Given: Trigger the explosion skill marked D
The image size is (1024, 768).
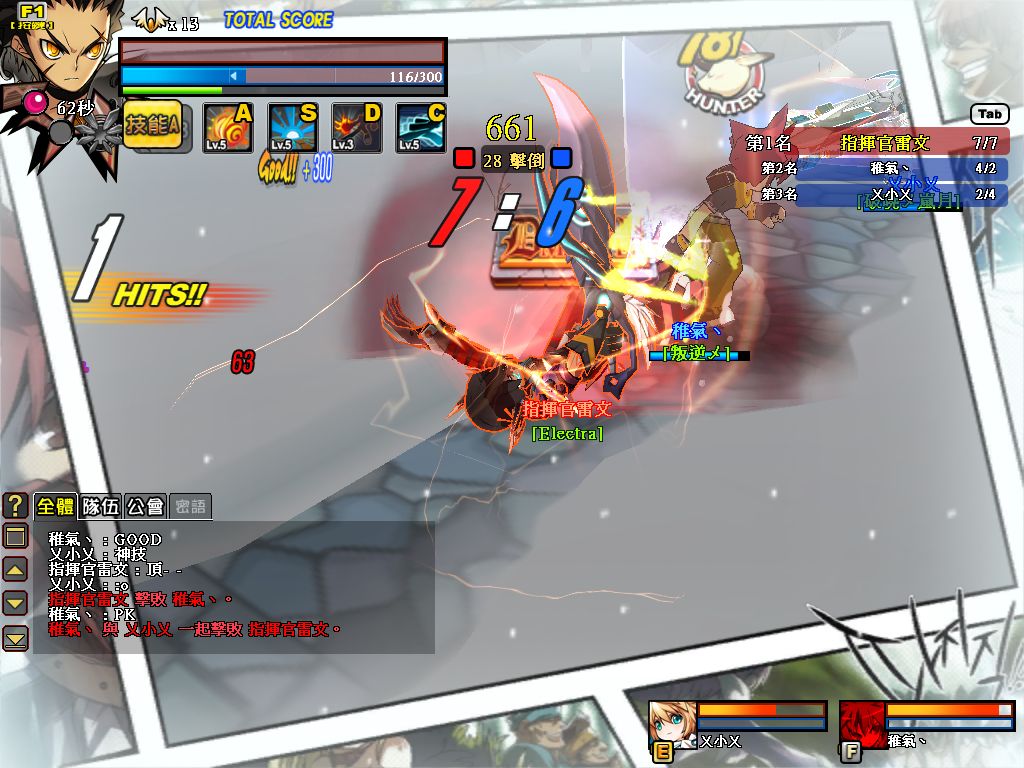Looking at the screenshot, I should point(355,129).
